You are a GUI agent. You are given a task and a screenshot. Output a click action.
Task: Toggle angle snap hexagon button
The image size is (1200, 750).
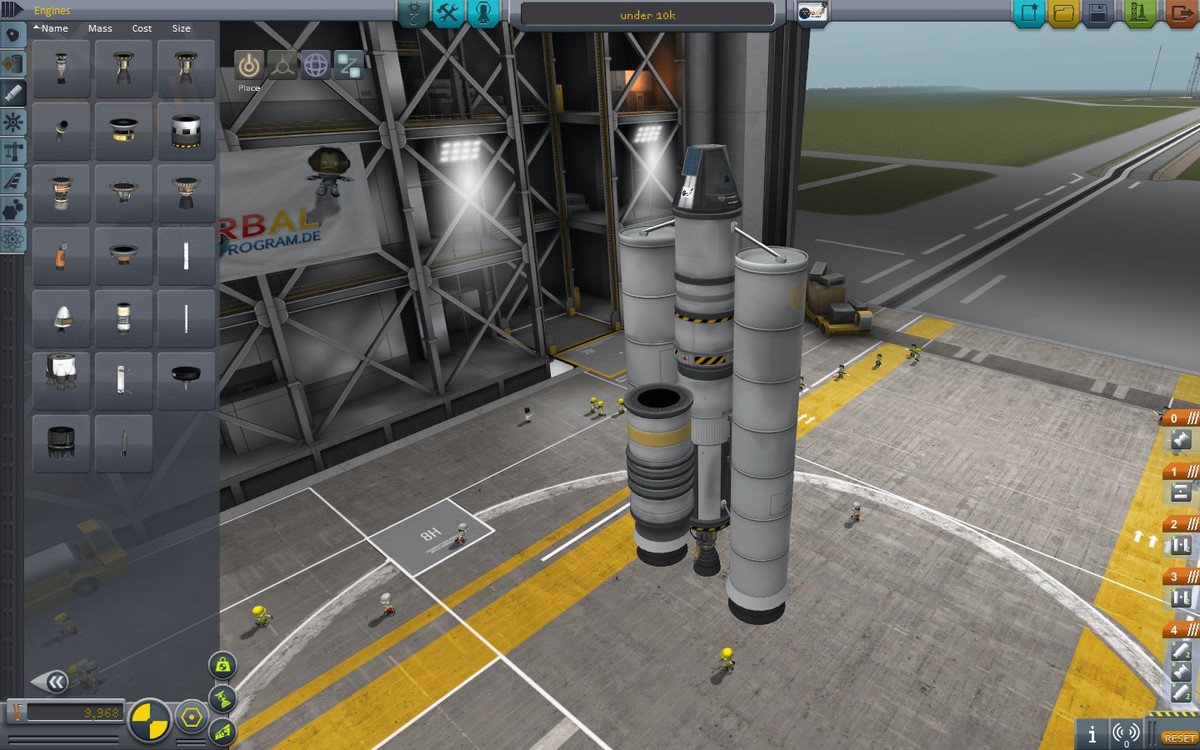pyautogui.click(x=191, y=717)
